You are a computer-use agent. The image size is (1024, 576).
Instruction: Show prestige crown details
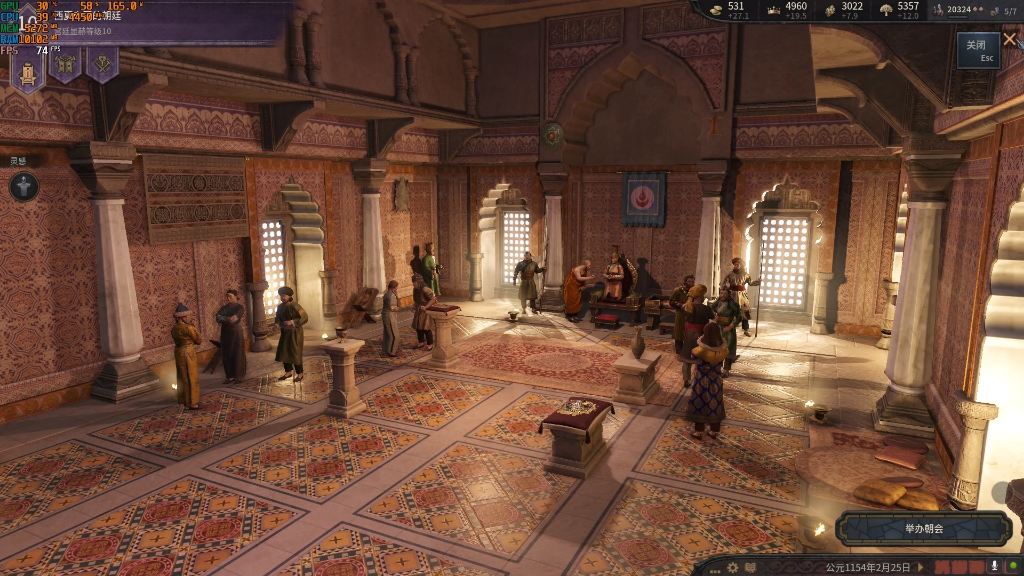tap(773, 10)
